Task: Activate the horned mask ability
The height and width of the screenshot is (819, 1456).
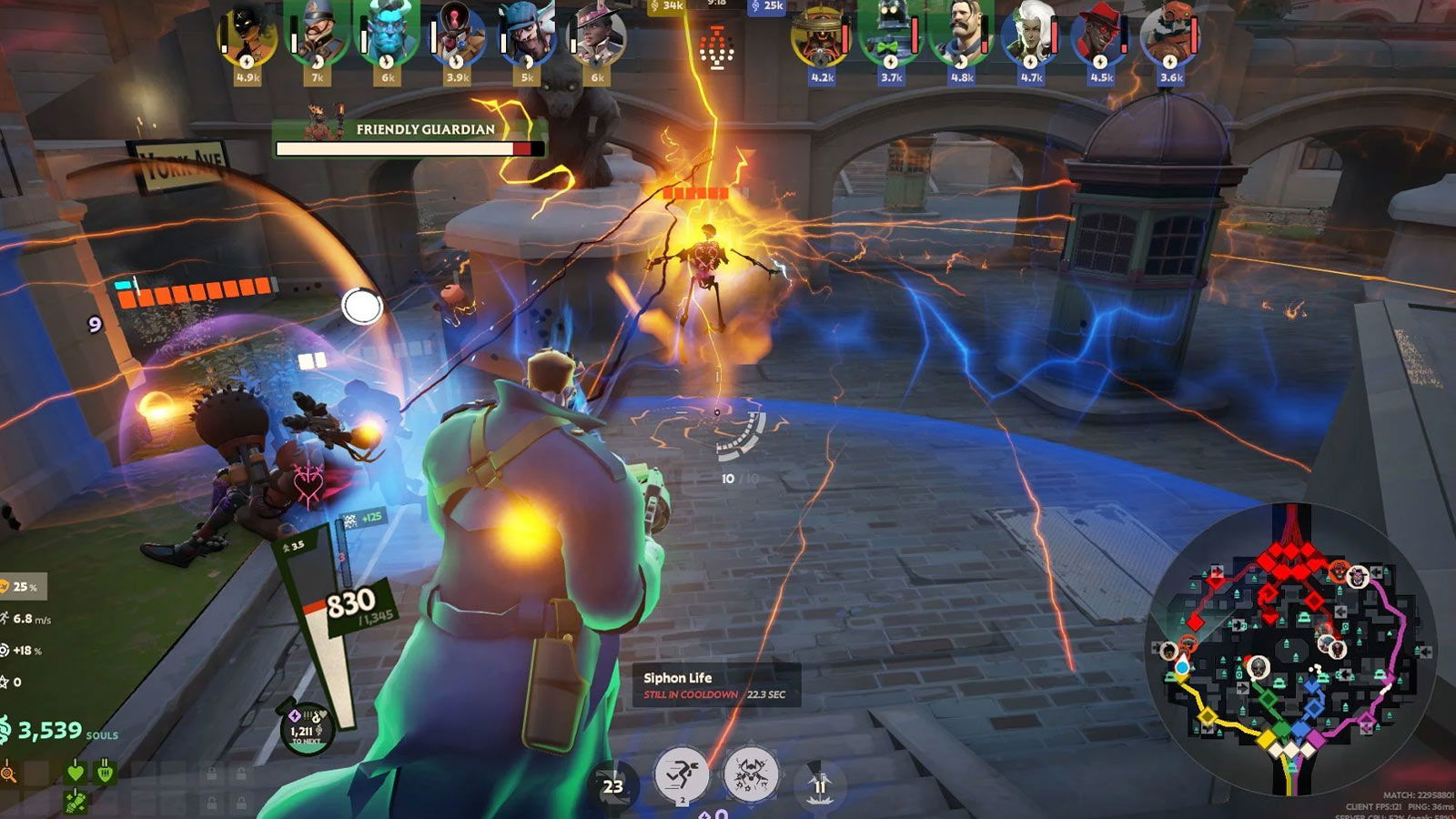Action: [751, 775]
